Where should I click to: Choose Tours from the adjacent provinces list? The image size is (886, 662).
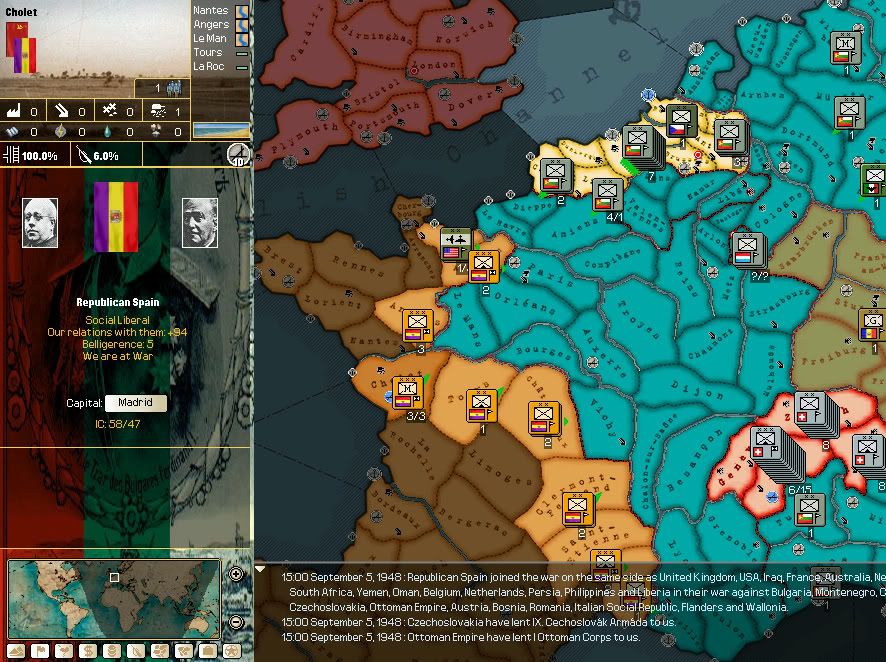[x=209, y=52]
